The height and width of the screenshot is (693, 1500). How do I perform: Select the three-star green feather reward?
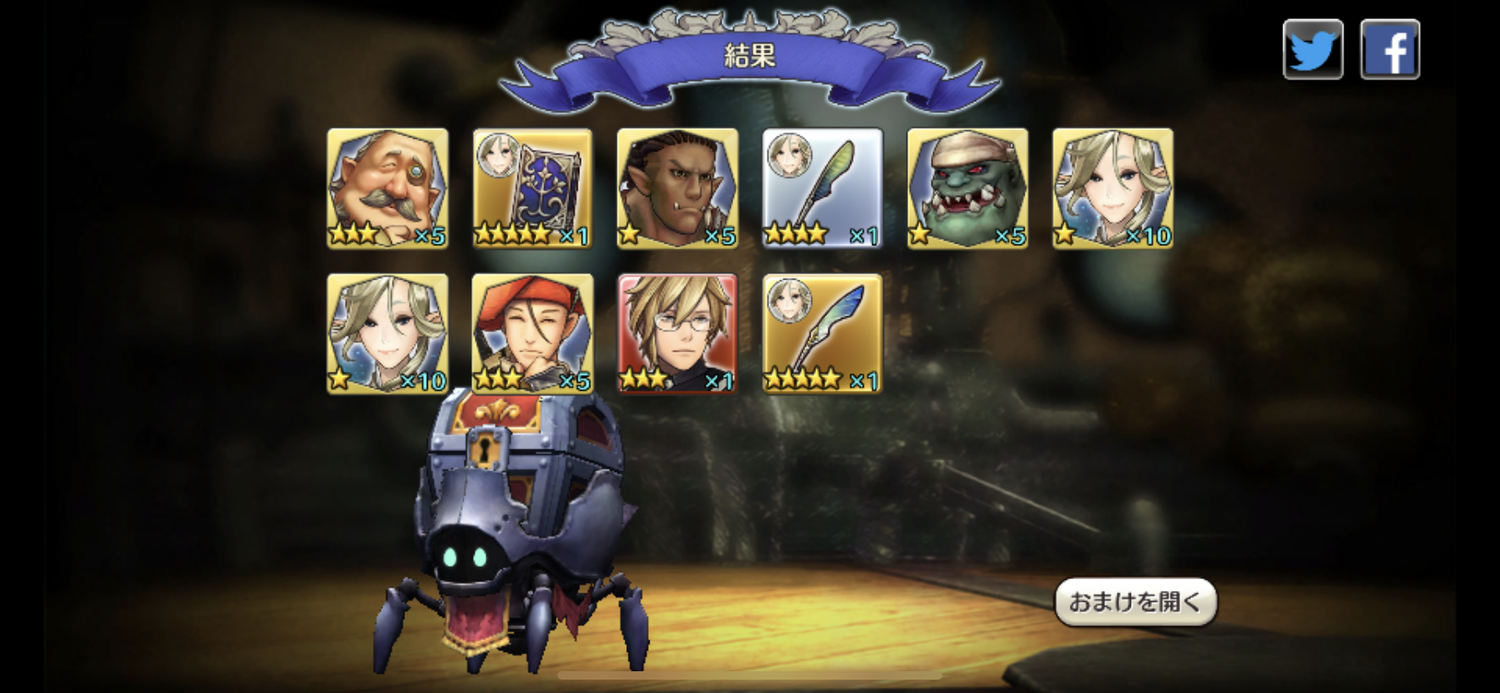[x=822, y=188]
